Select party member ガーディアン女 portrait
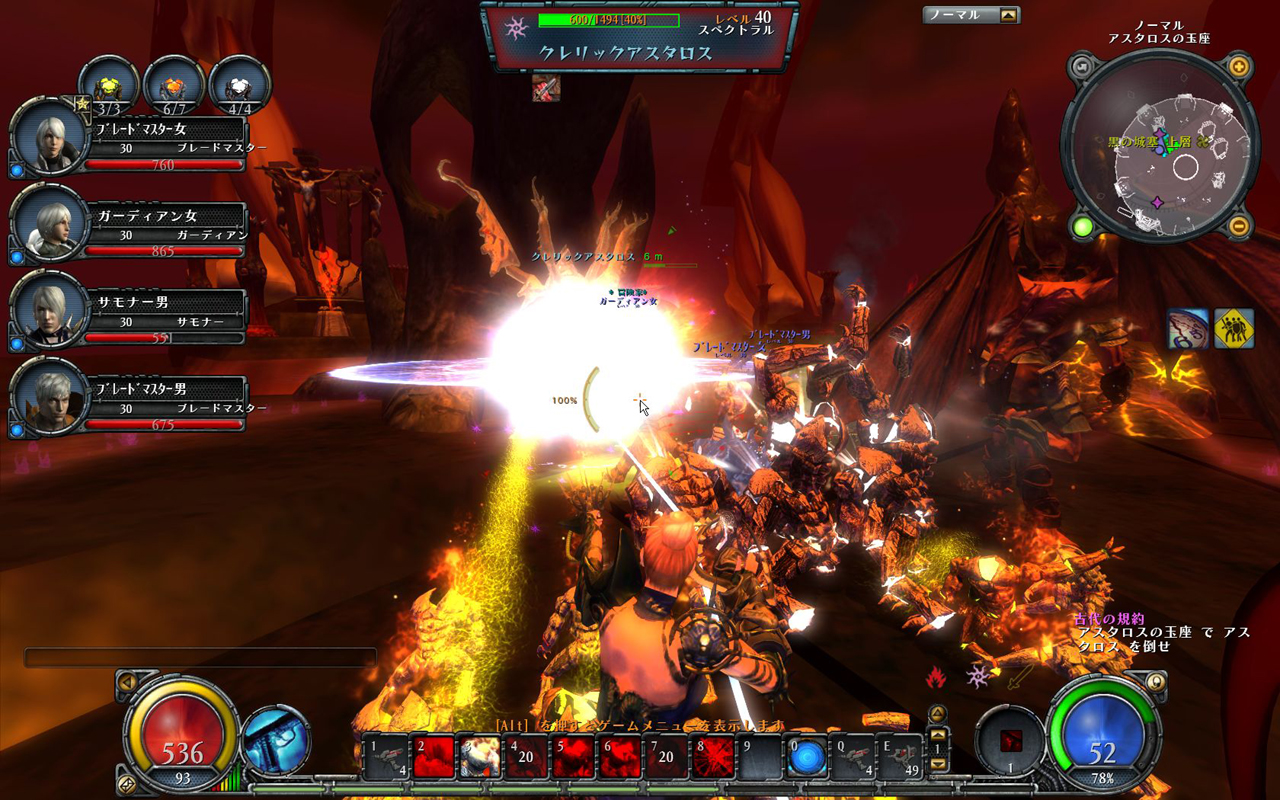The height and width of the screenshot is (800, 1280). click(46, 222)
